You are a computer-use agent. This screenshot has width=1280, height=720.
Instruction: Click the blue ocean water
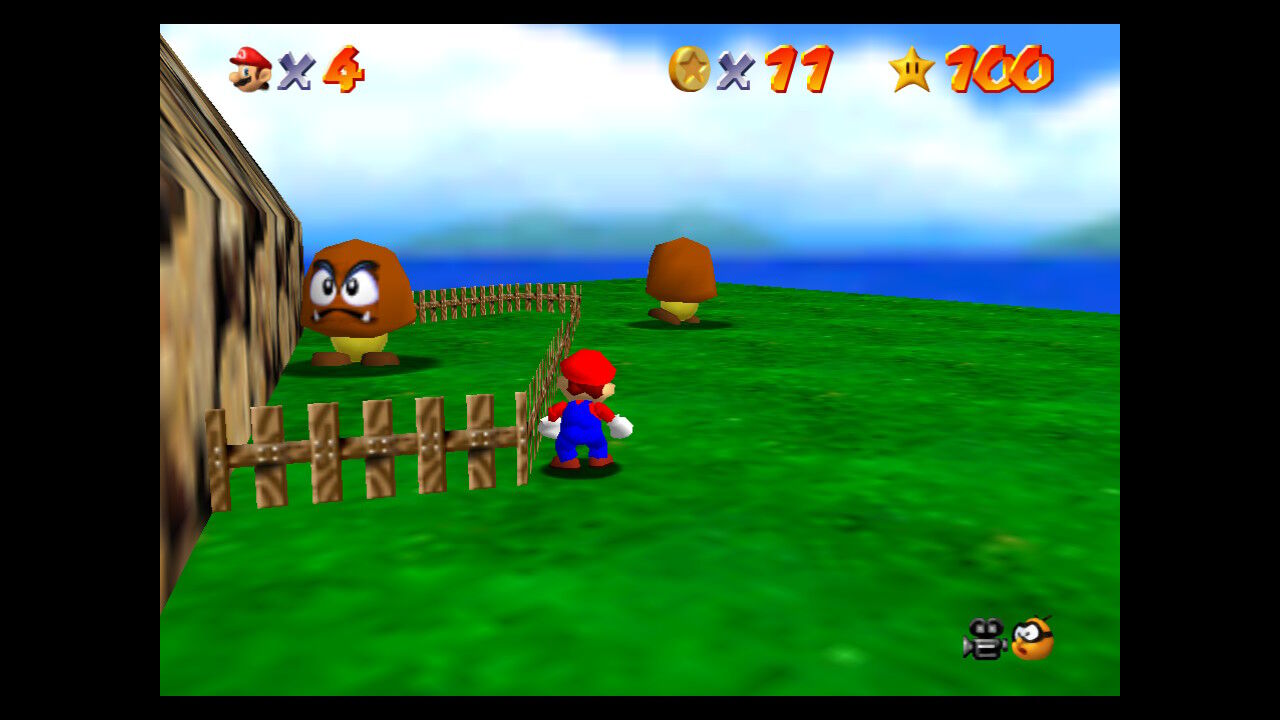click(950, 280)
